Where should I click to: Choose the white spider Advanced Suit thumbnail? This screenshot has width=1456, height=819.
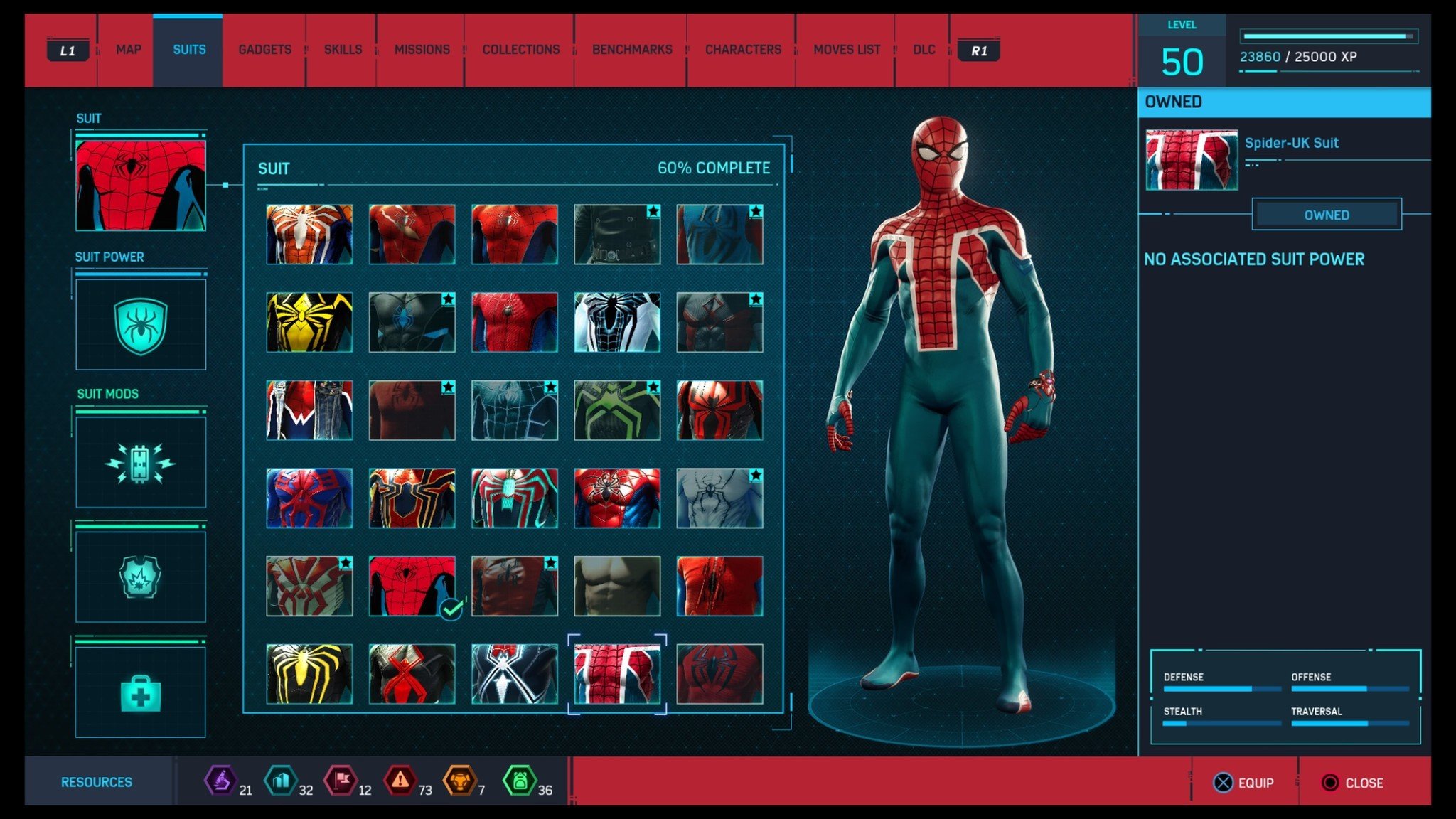[309, 235]
